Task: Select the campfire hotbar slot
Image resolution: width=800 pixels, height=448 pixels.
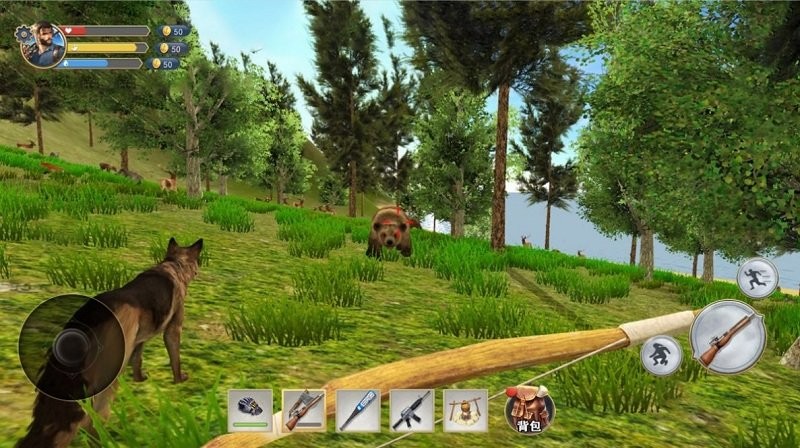Action: point(465,410)
